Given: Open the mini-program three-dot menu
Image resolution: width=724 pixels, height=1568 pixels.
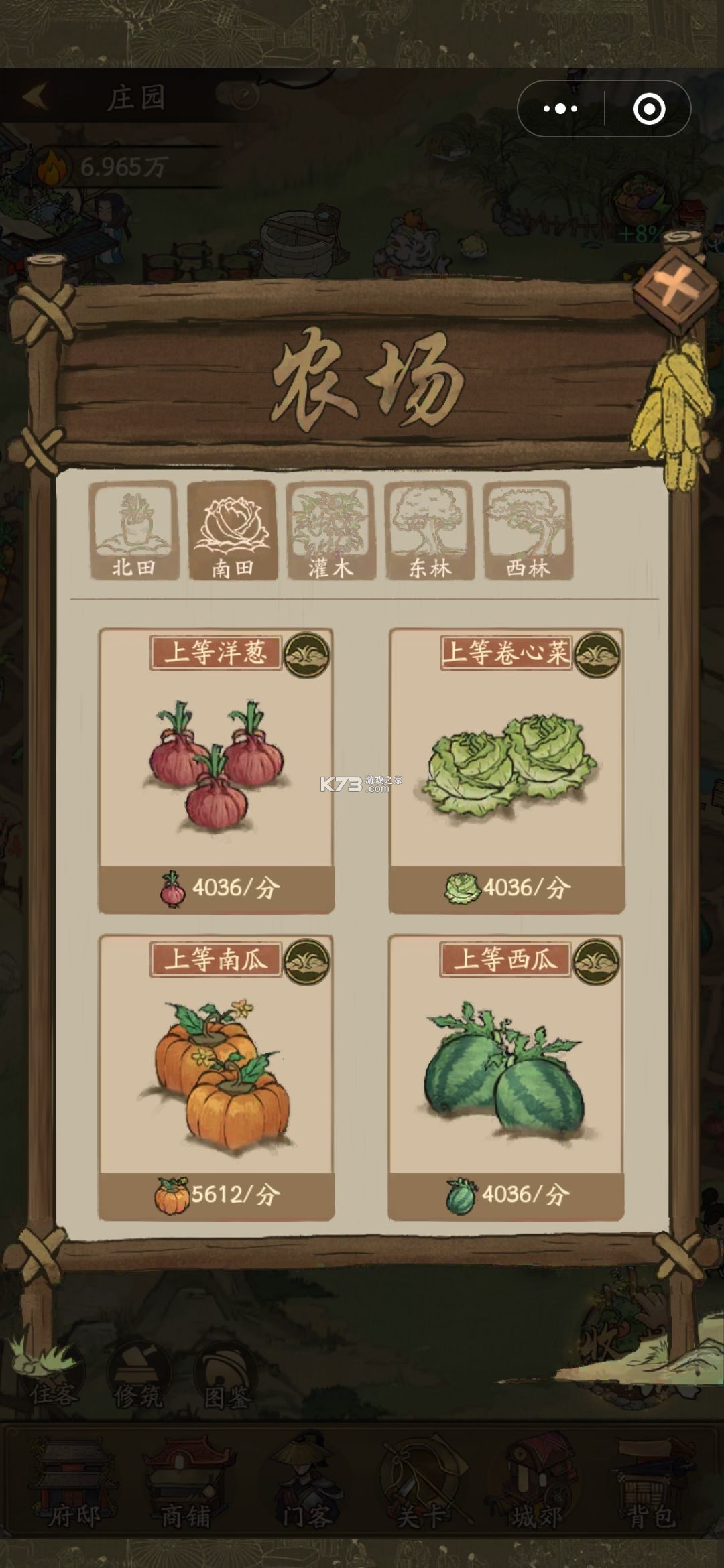Looking at the screenshot, I should 560,109.
